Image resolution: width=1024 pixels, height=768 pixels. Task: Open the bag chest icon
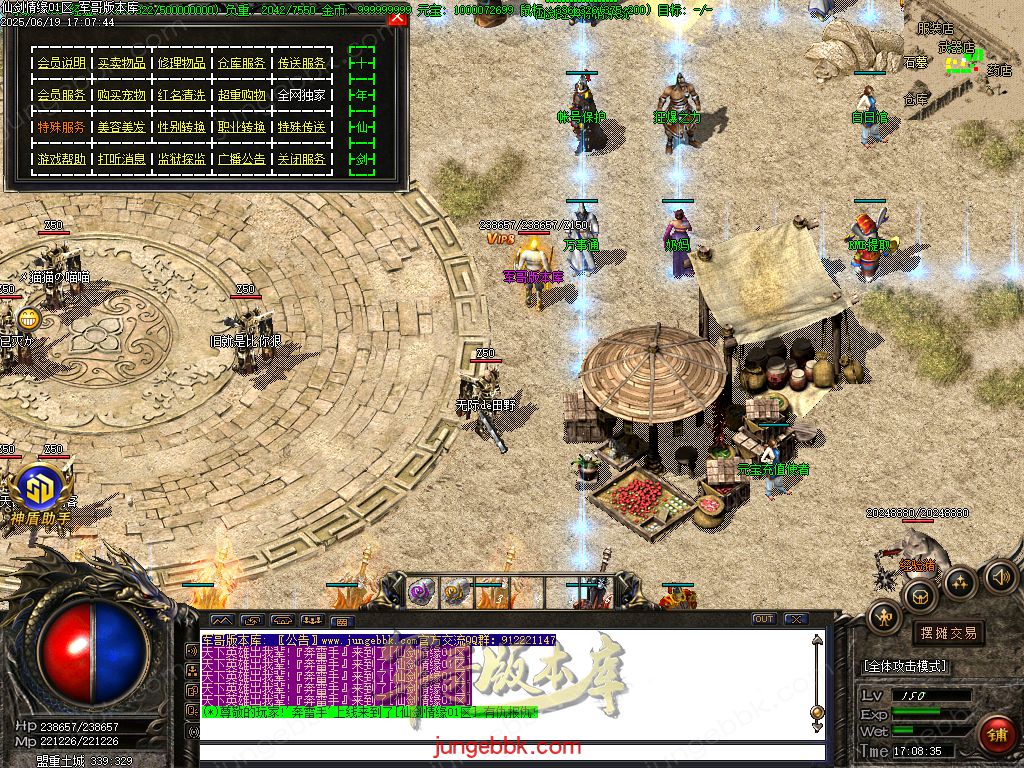tap(919, 598)
